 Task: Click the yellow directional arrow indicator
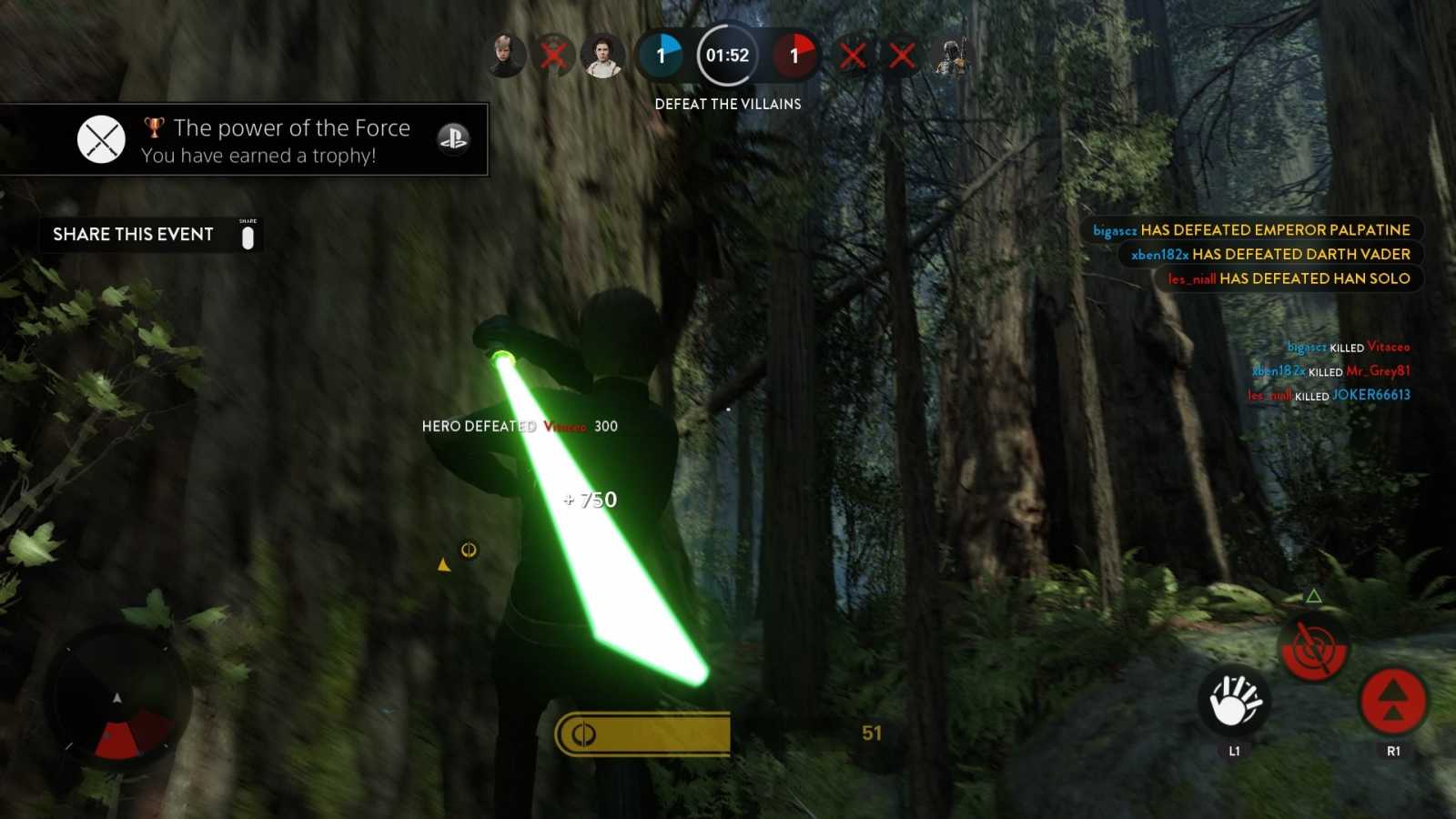pos(443,563)
